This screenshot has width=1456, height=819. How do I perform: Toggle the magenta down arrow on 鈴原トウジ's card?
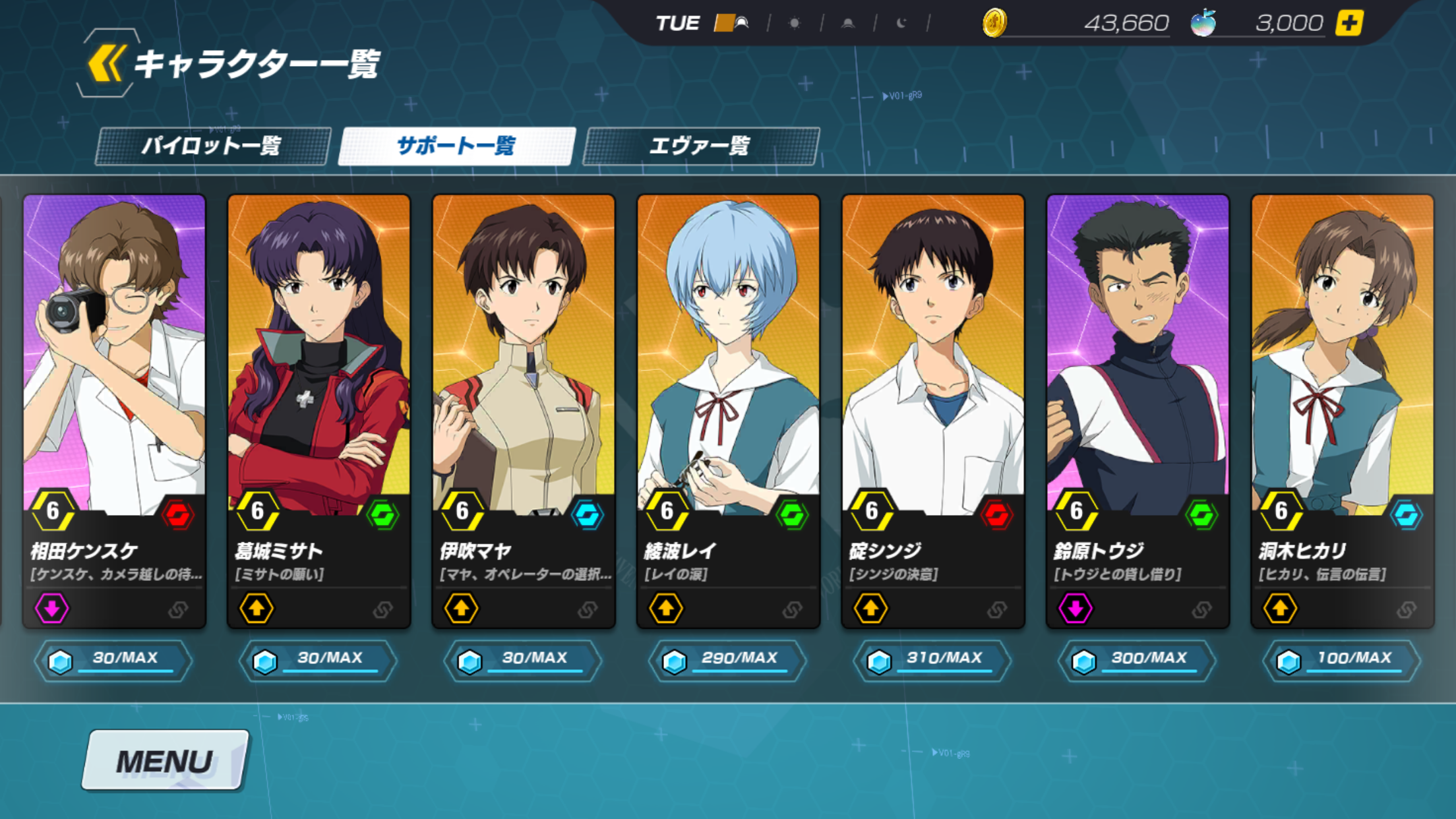(x=1074, y=608)
